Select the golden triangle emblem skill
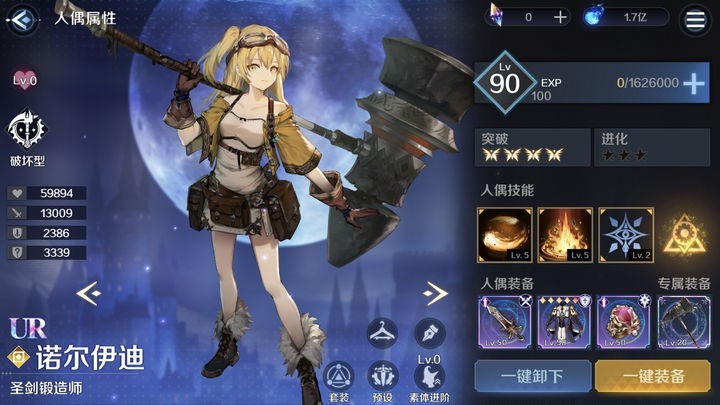 (686, 234)
